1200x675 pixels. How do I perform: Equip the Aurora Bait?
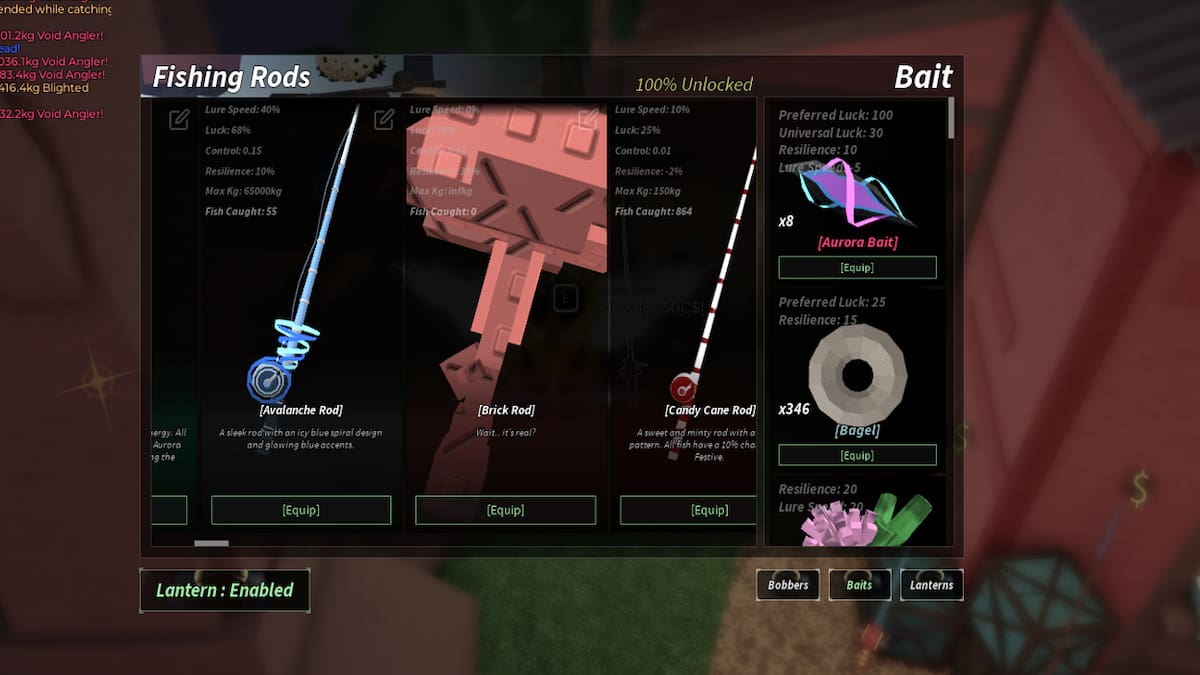(857, 267)
